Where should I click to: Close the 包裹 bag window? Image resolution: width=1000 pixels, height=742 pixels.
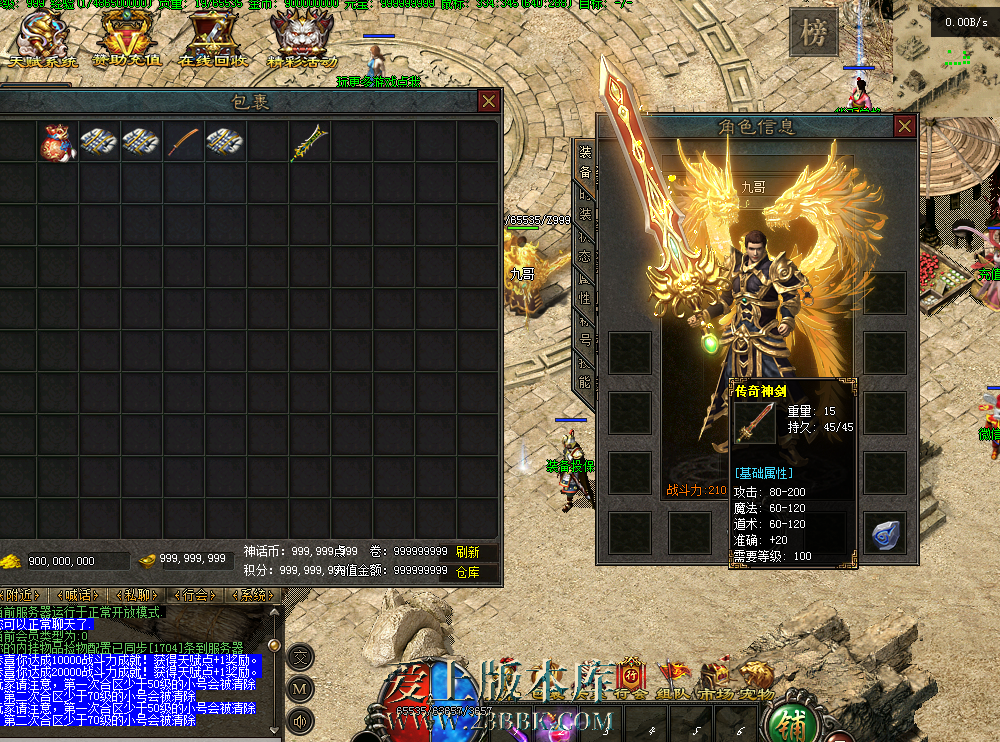click(488, 101)
